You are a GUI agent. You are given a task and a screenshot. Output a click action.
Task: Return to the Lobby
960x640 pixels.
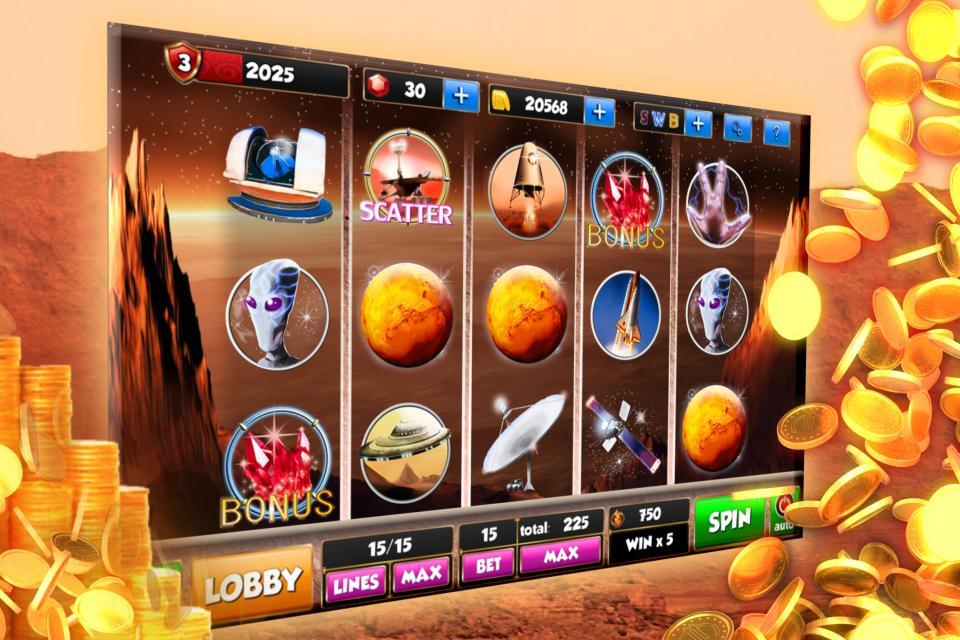click(x=252, y=581)
